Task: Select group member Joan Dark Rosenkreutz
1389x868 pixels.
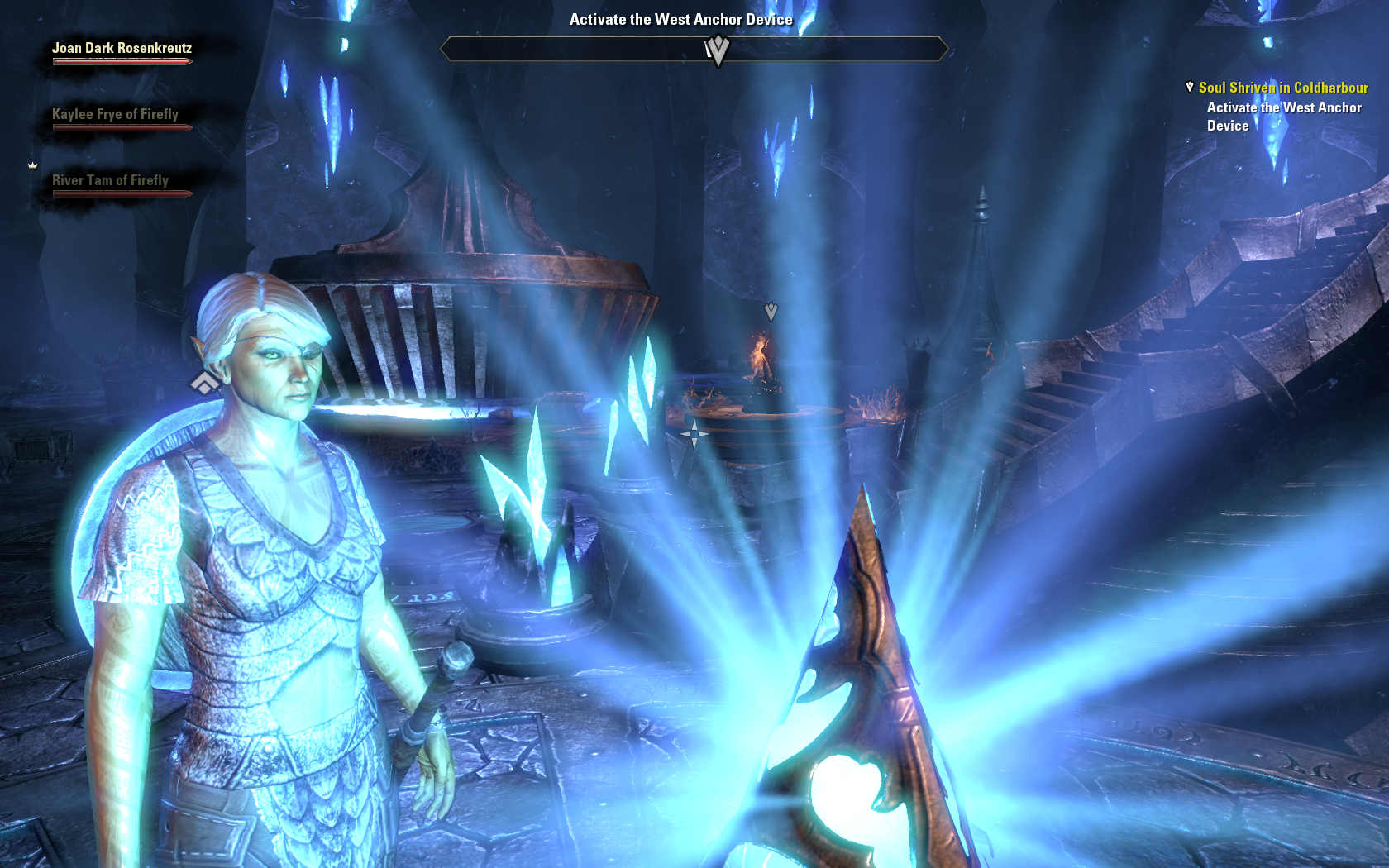Action: 122,49
